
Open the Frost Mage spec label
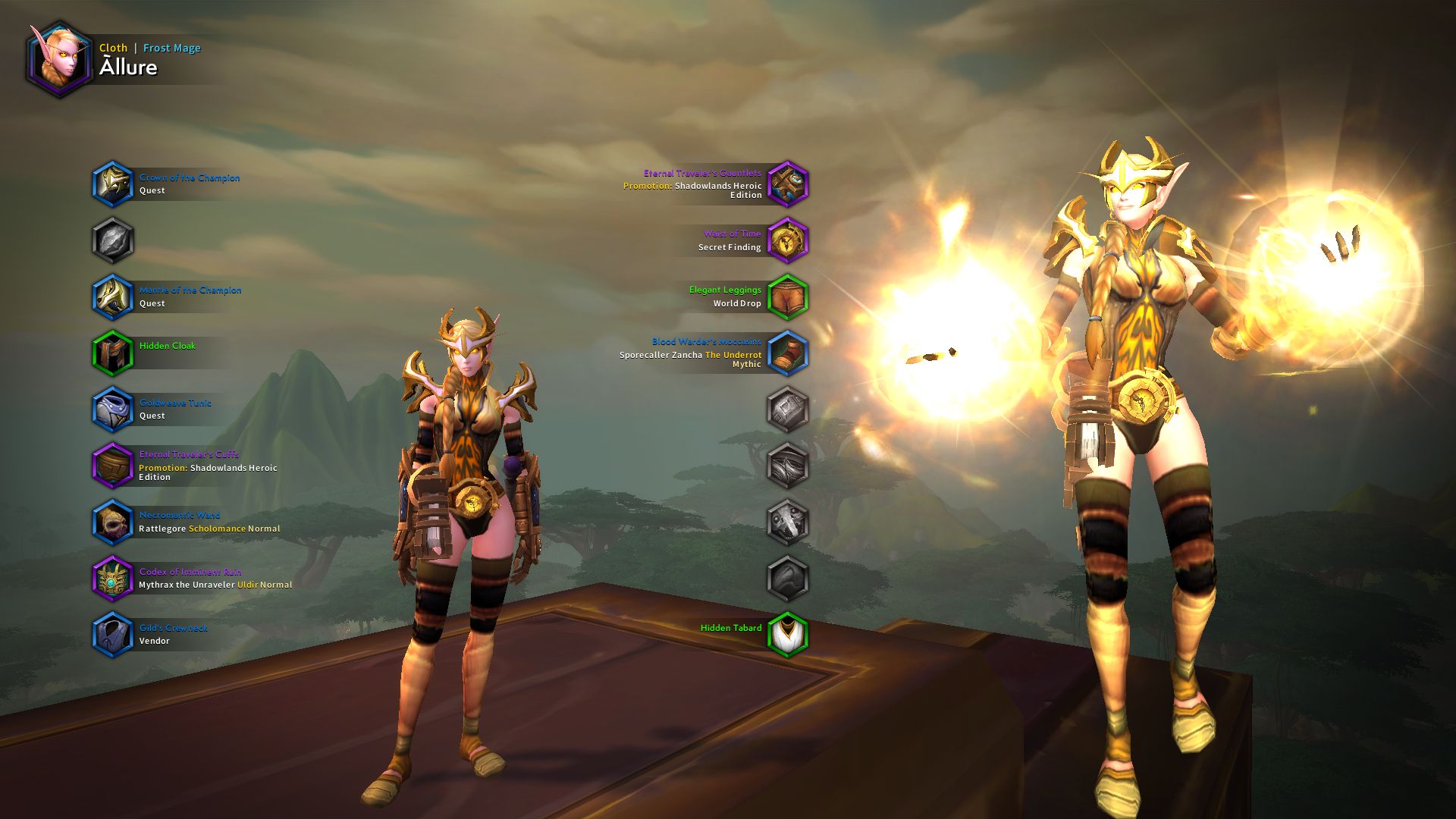pyautogui.click(x=171, y=48)
